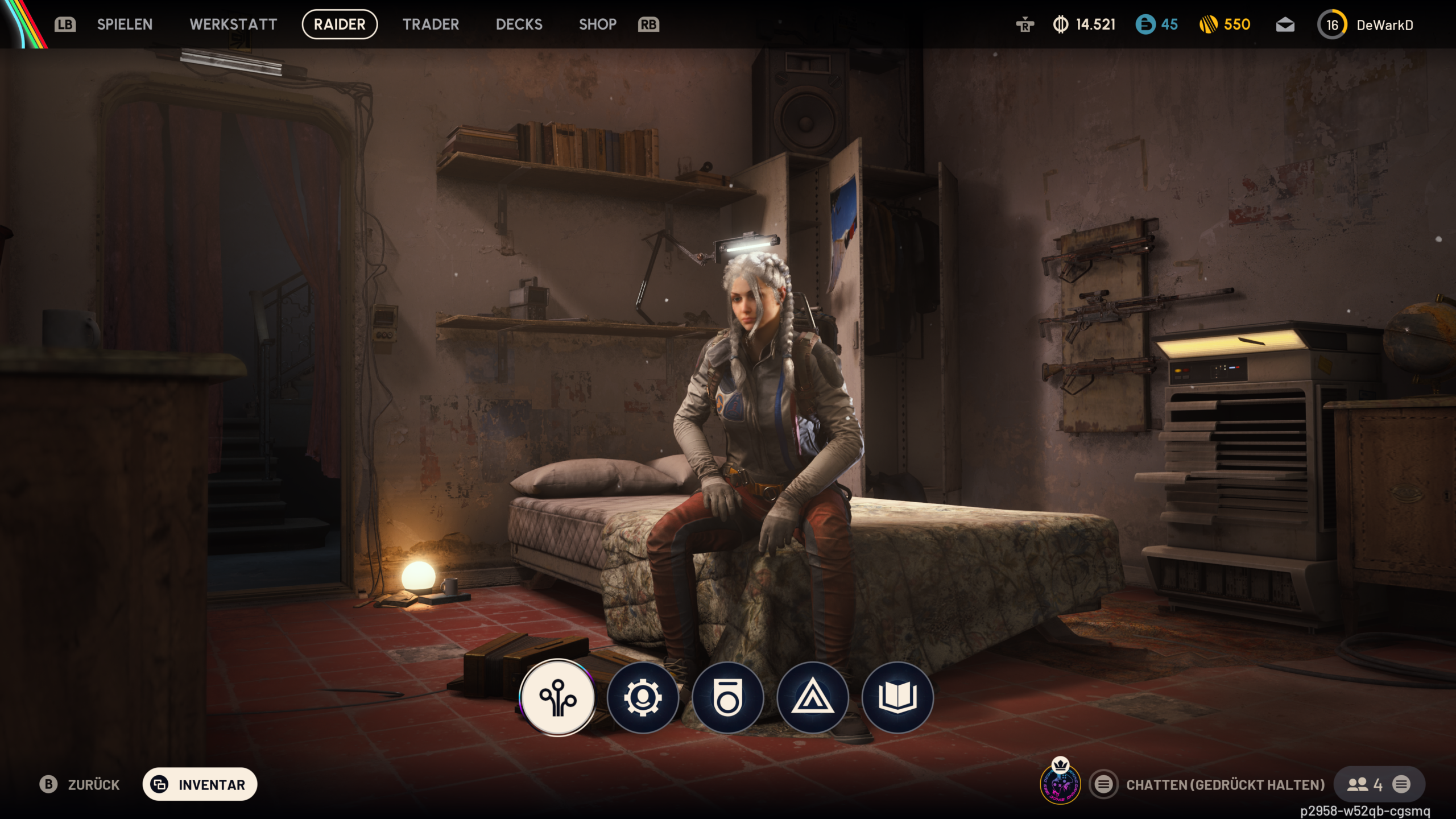The width and height of the screenshot is (1456, 819).
Task: Open the mailbox envelope icon
Action: tap(1285, 25)
